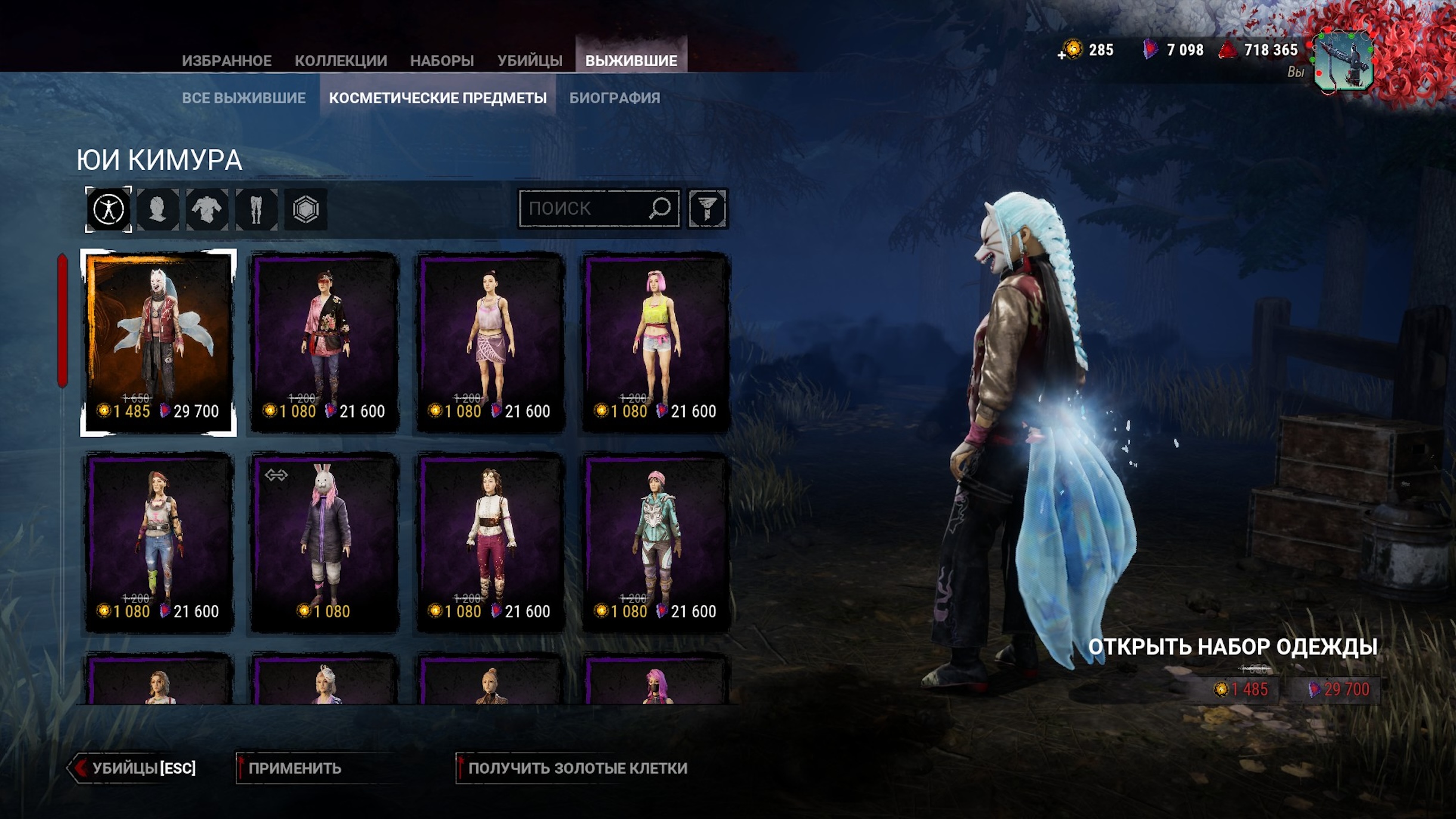
Task: Switch to the Коллекции tab
Action: 341,61
